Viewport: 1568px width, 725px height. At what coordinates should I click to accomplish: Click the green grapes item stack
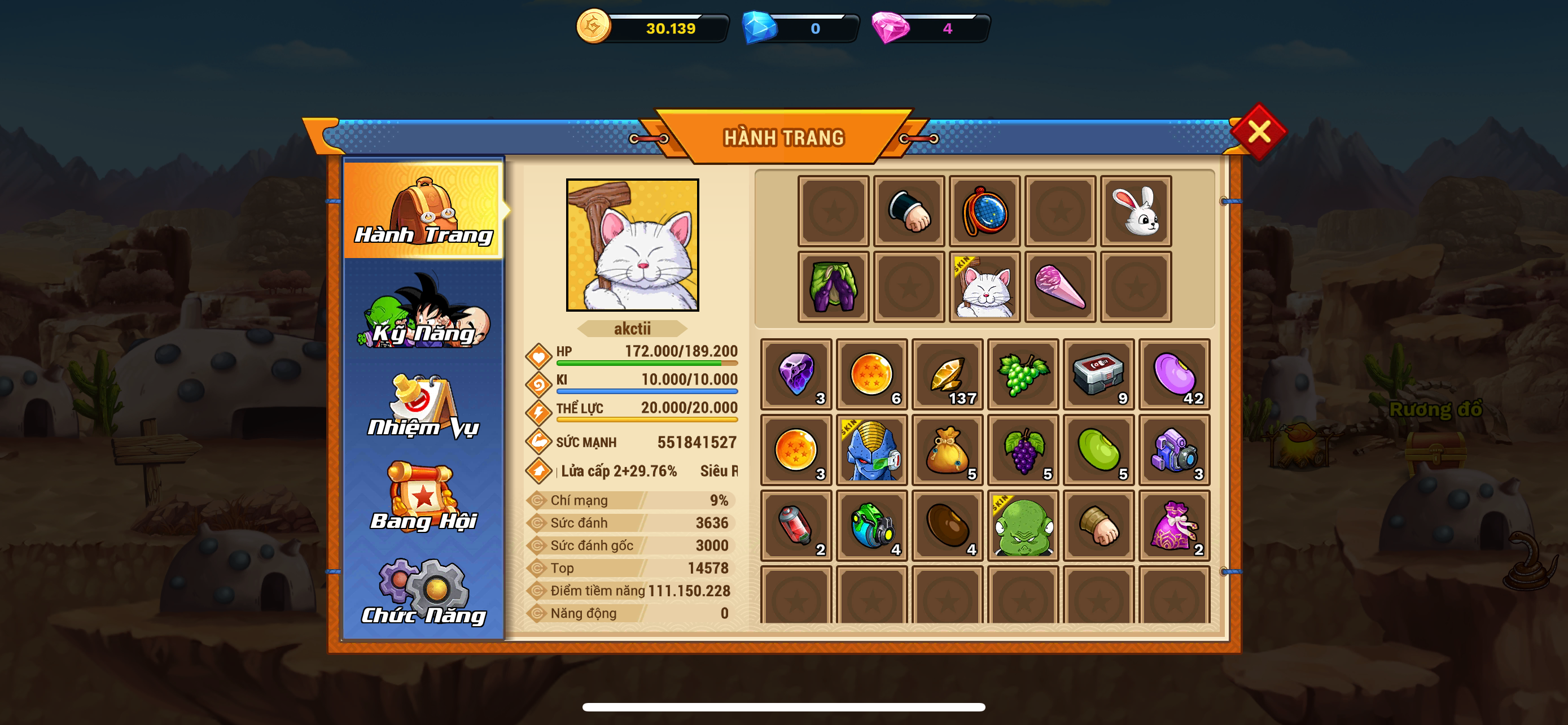1023,375
